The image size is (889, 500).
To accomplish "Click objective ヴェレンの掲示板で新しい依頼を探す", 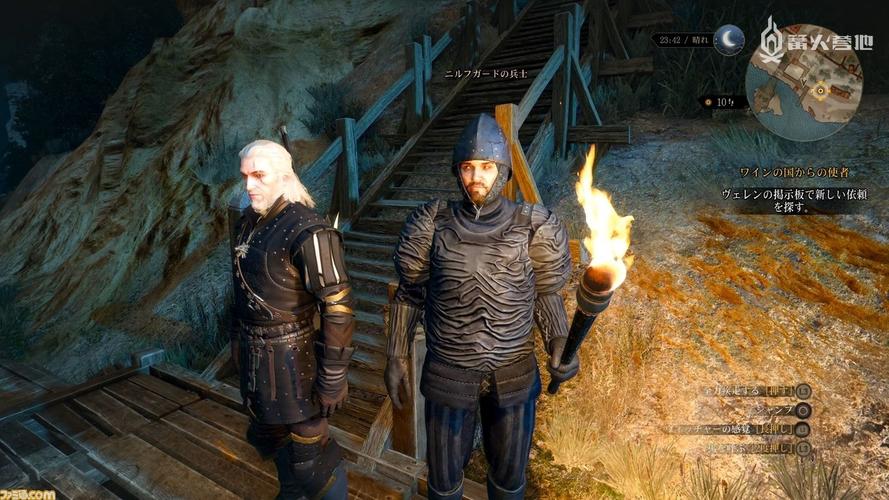I will pyautogui.click(x=793, y=200).
